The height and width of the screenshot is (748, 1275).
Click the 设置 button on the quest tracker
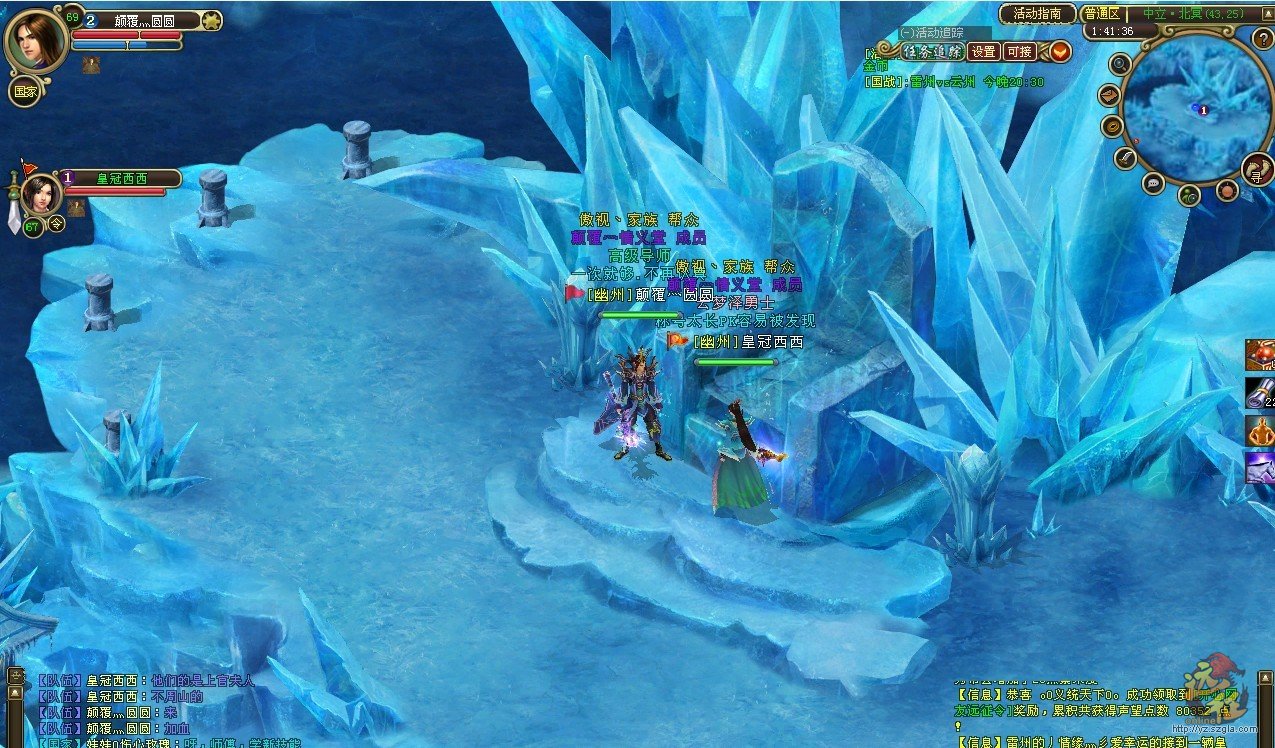pos(984,52)
